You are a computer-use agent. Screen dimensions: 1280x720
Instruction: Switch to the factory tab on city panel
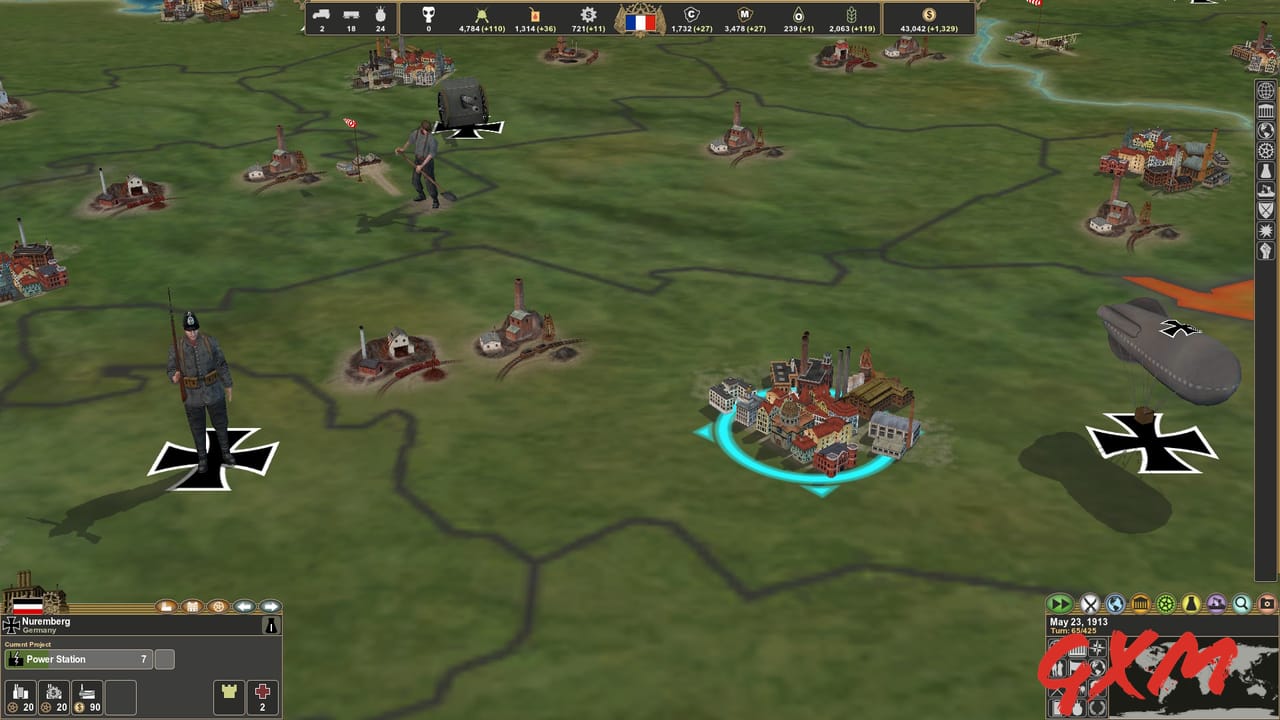167,606
